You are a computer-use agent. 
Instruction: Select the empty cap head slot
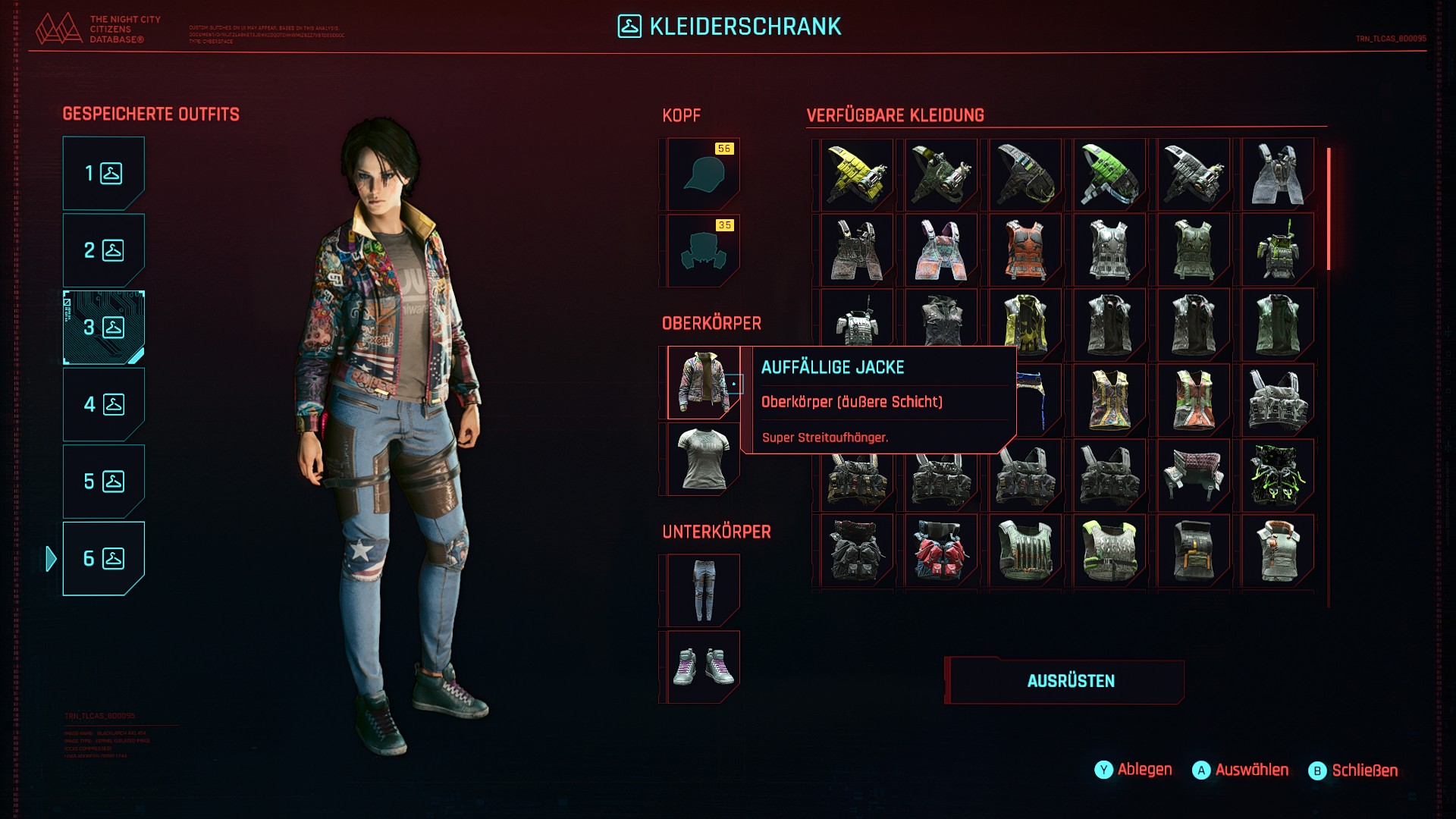tap(703, 174)
